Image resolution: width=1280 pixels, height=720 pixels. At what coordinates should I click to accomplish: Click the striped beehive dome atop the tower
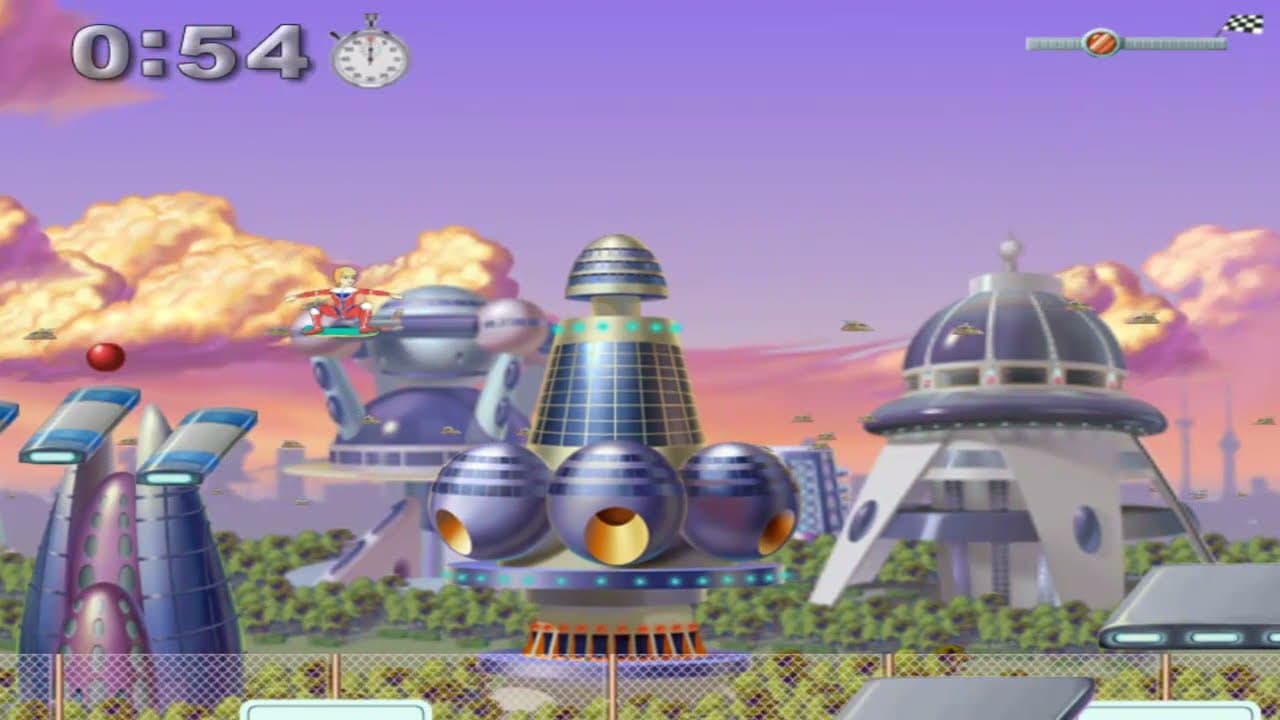coord(617,268)
